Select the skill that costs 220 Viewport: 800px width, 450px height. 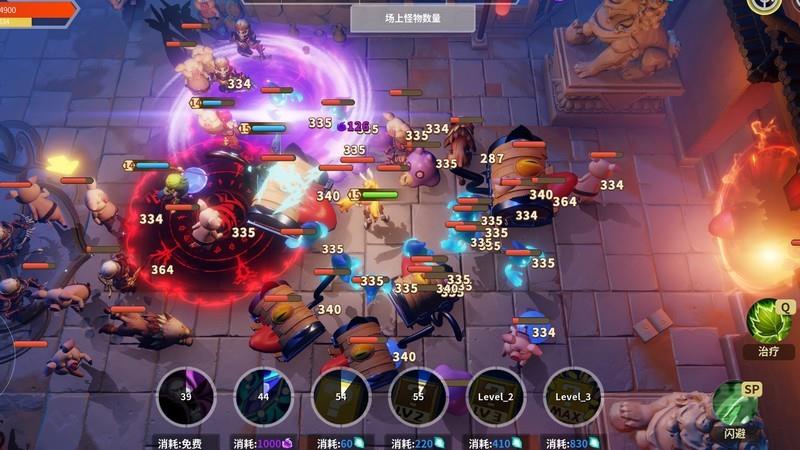pos(418,397)
